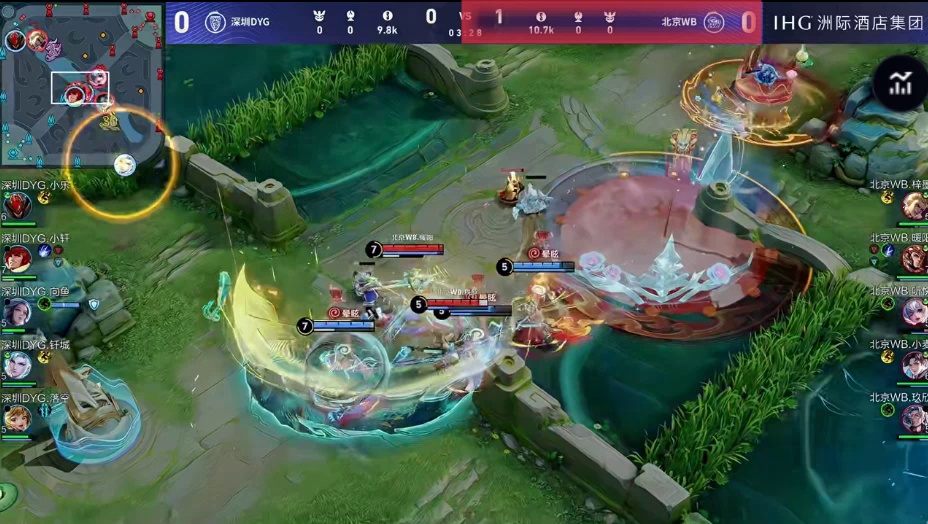The image size is (928, 524).
Task: Select 北京WB.梓墨 player portrait
Action: point(914,206)
